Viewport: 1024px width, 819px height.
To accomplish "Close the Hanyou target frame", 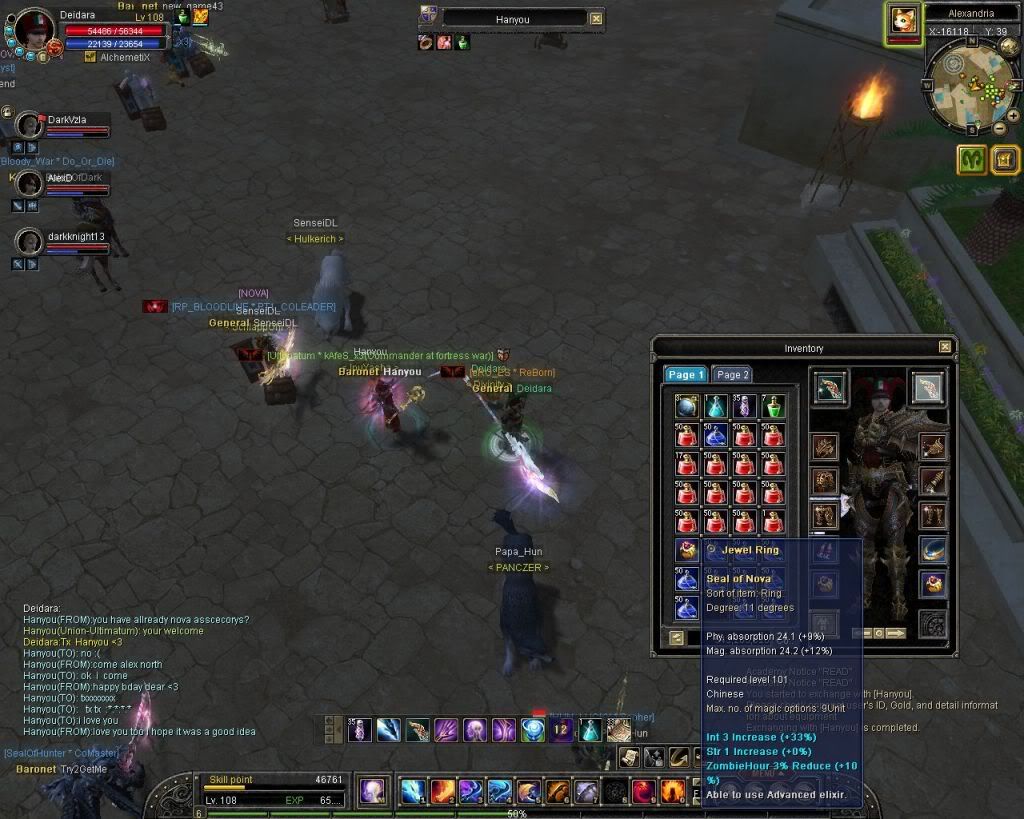I will (596, 18).
